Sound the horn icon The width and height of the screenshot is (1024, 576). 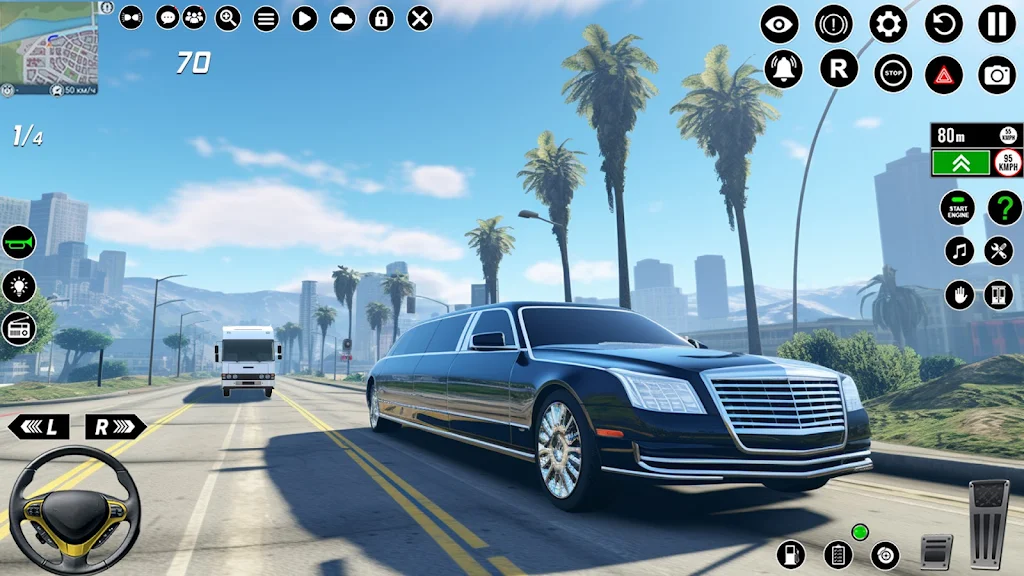coord(19,242)
